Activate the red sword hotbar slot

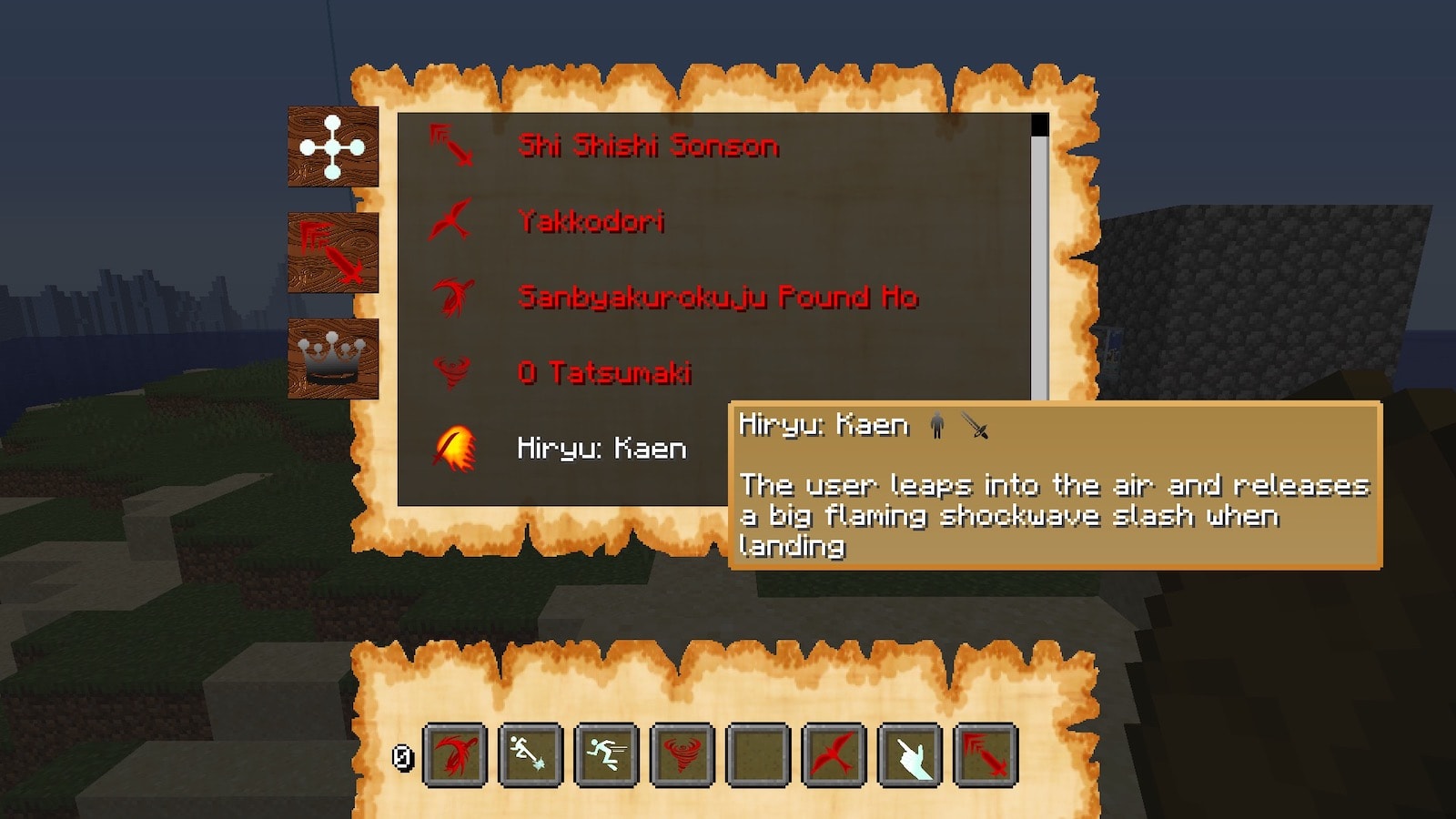pyautogui.click(x=986, y=754)
